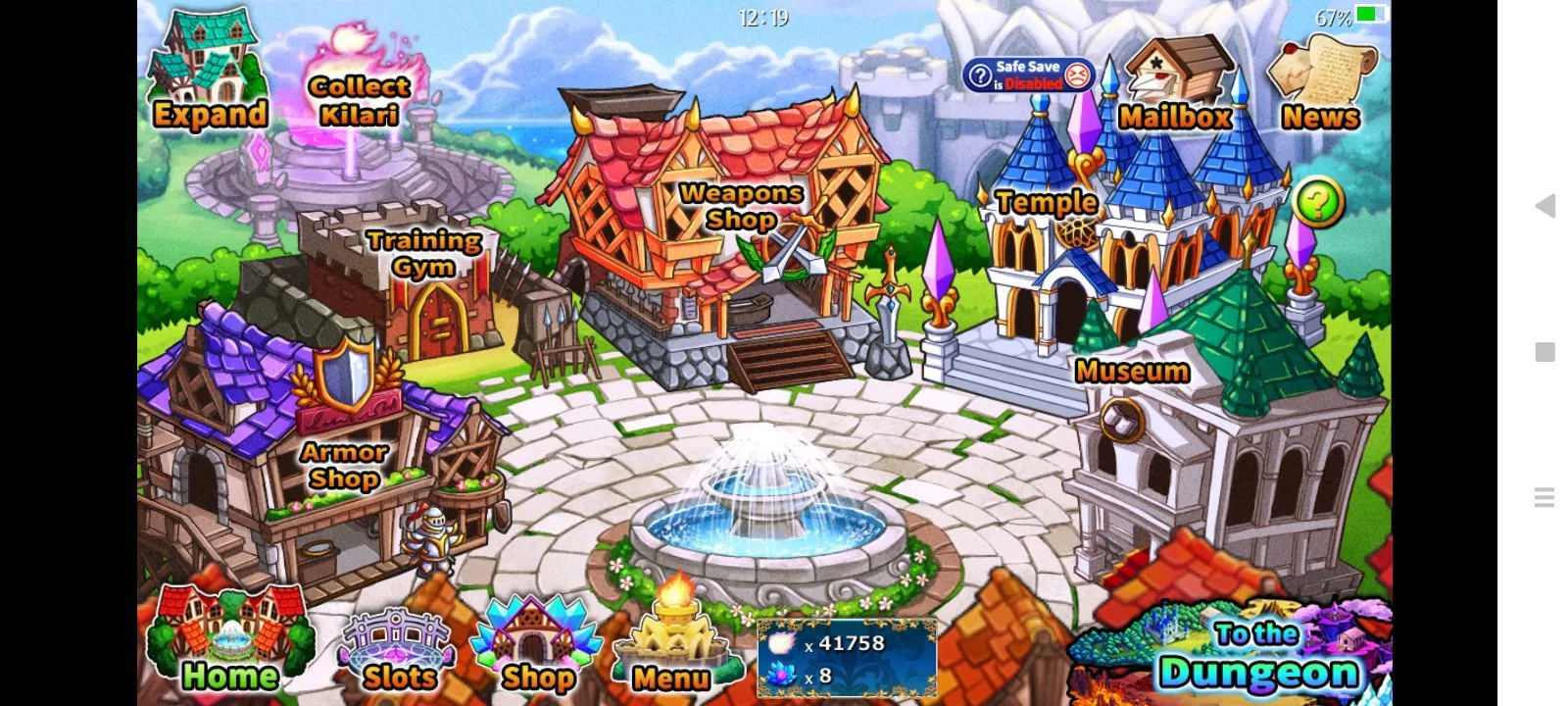Visit the Museum
Viewport: 1568px width, 706px height.
coord(1133,373)
